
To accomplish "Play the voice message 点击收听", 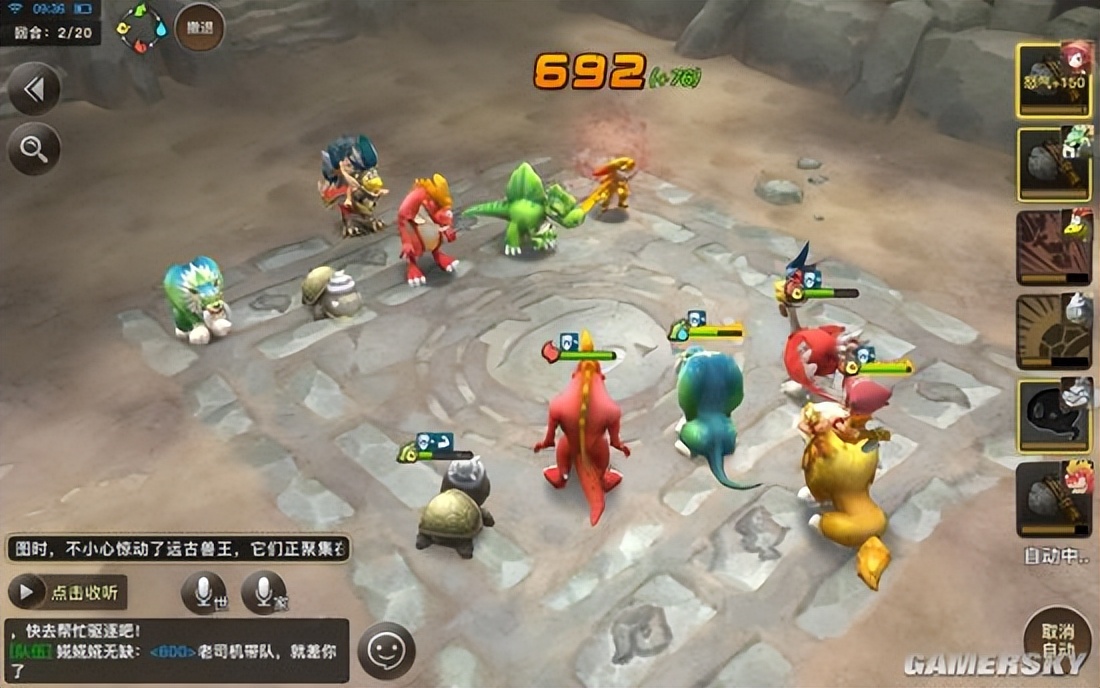I will (x=68, y=592).
